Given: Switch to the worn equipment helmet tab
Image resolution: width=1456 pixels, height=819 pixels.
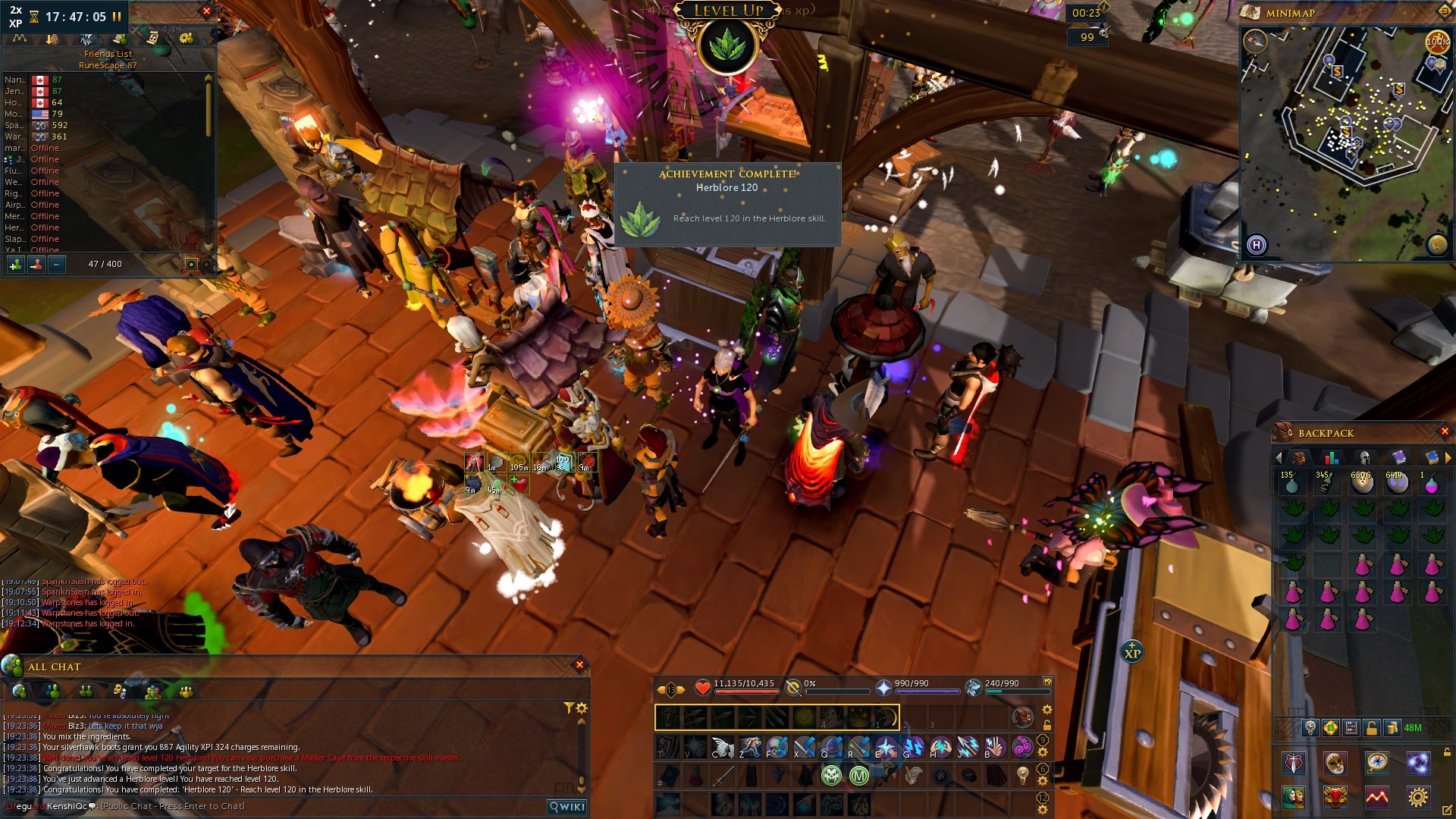Looking at the screenshot, I should 1364,457.
